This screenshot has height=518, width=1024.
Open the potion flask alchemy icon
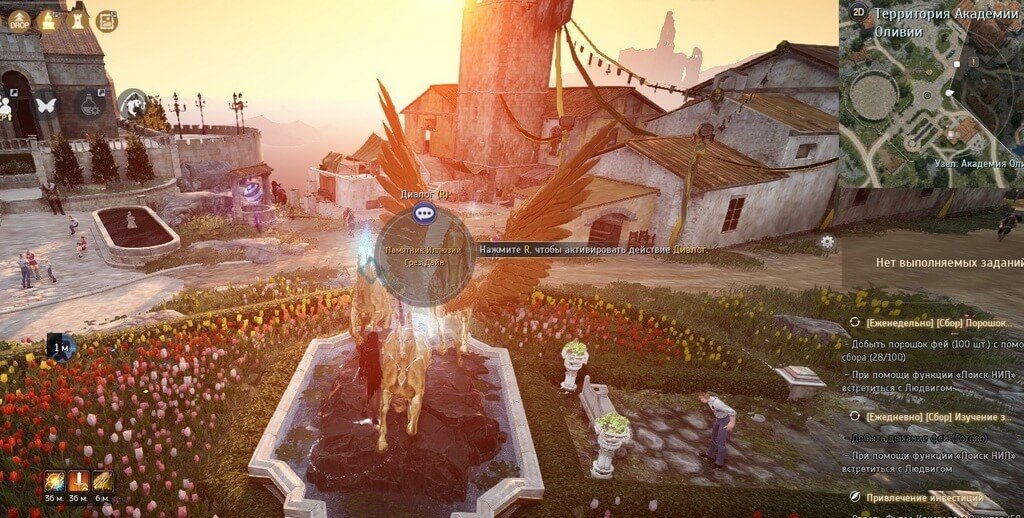90,103
